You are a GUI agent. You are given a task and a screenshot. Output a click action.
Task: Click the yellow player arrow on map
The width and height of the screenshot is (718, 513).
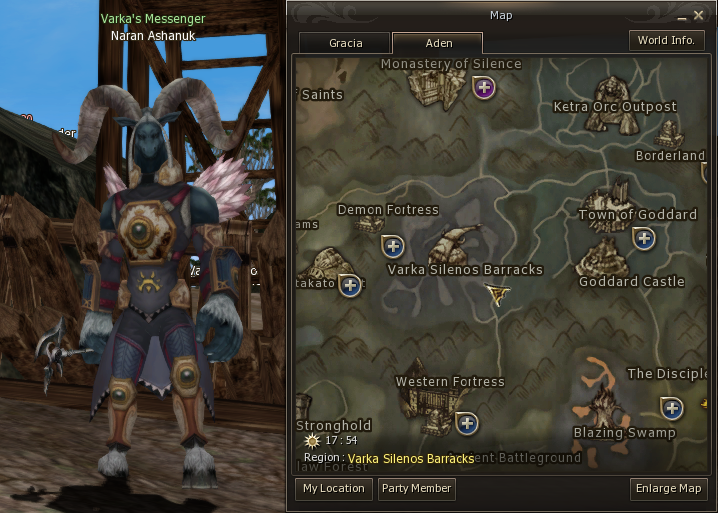point(497,293)
